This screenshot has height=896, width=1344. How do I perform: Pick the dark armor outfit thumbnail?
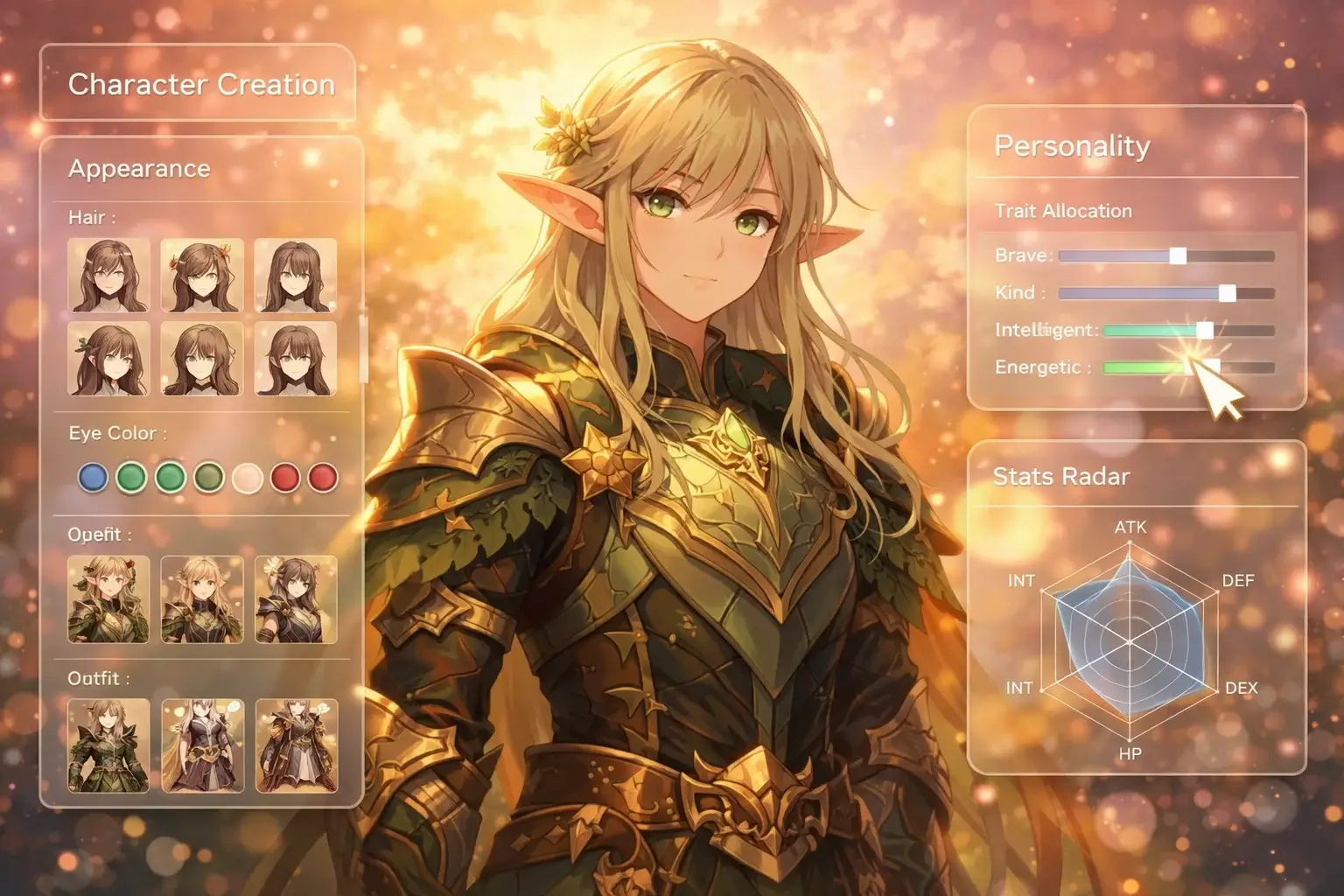295,598
